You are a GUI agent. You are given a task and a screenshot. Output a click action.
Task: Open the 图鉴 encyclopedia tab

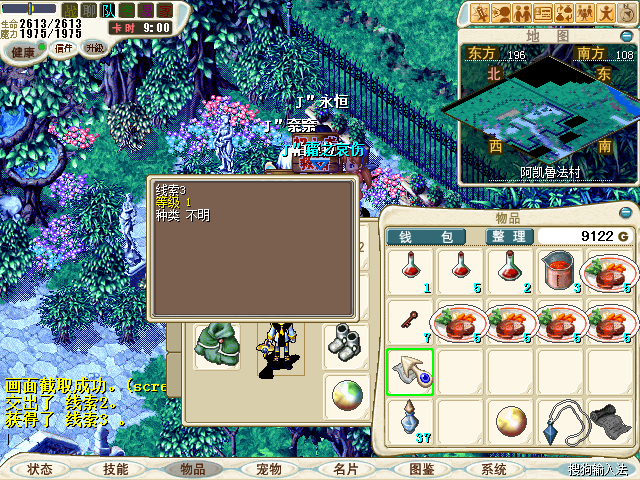coord(421,468)
